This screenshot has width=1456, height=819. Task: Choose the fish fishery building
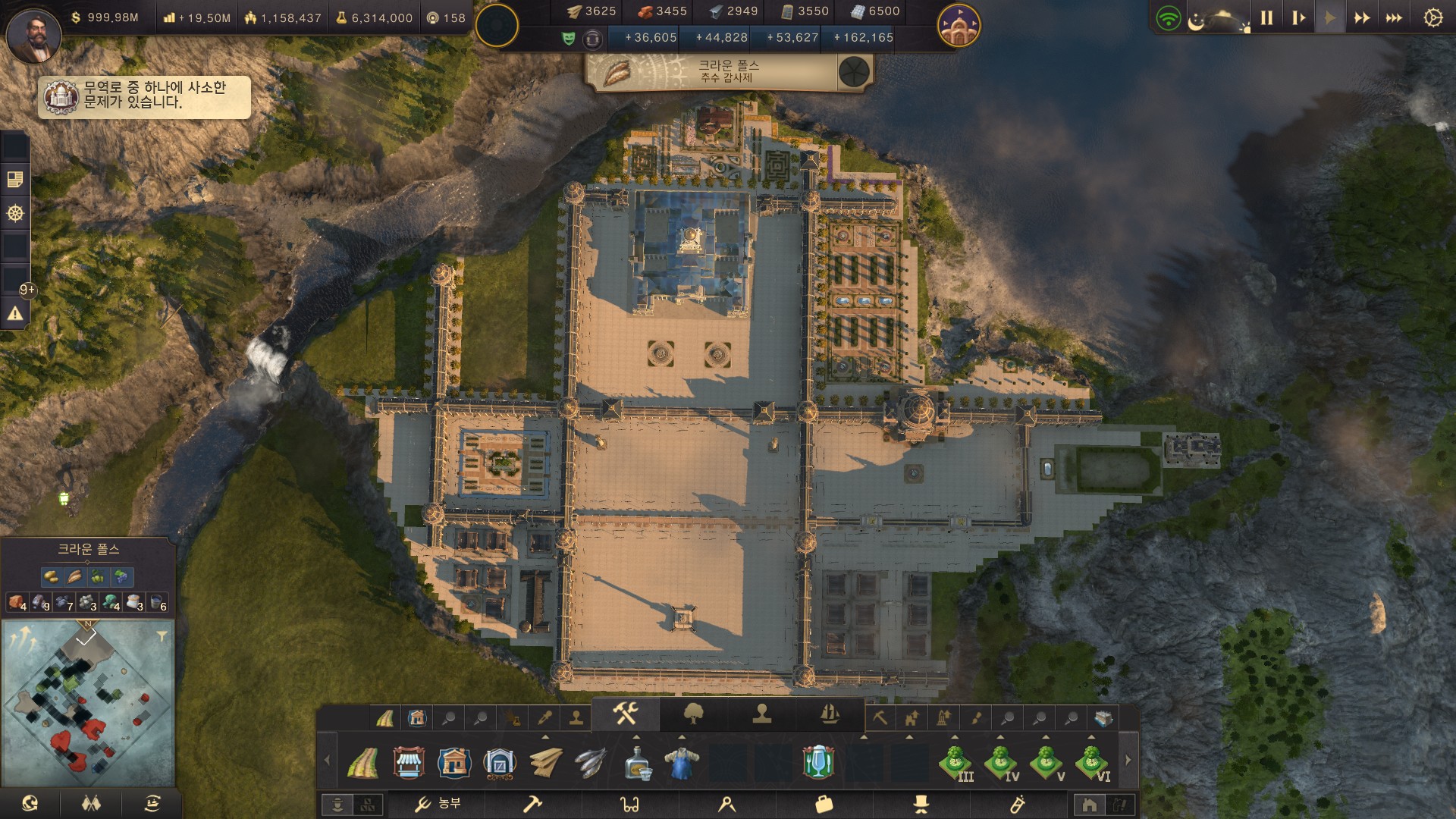[x=591, y=762]
